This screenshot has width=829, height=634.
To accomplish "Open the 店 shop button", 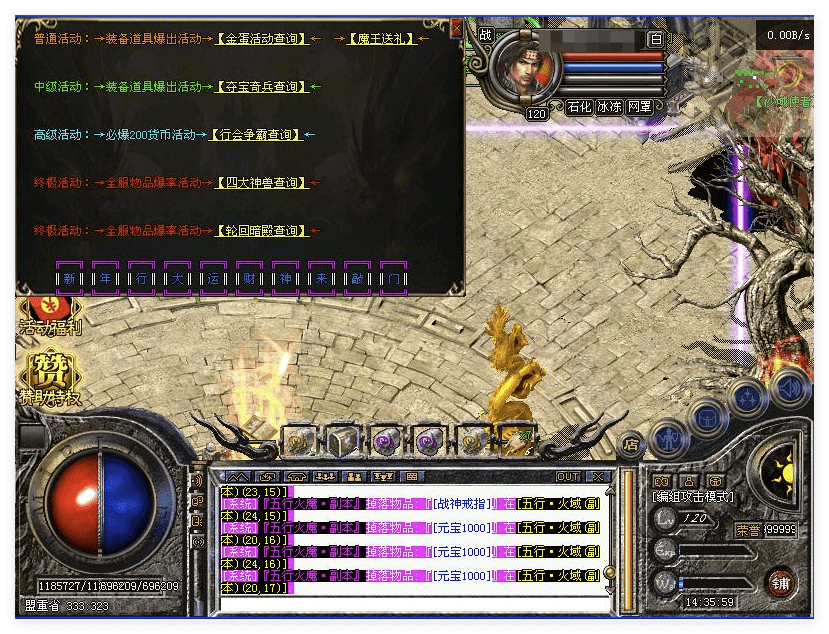I will point(630,443).
